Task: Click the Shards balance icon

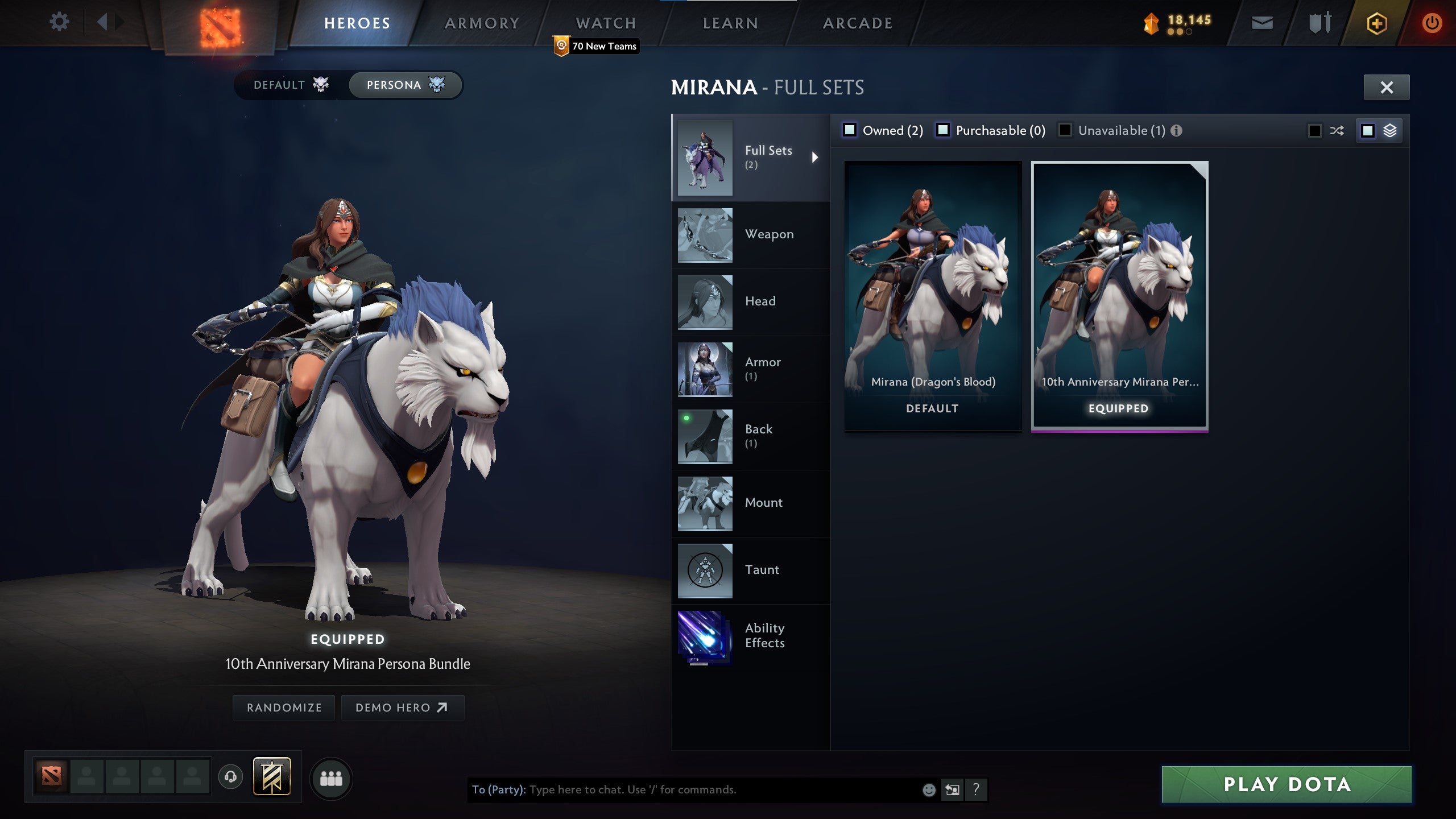Action: [1152, 23]
